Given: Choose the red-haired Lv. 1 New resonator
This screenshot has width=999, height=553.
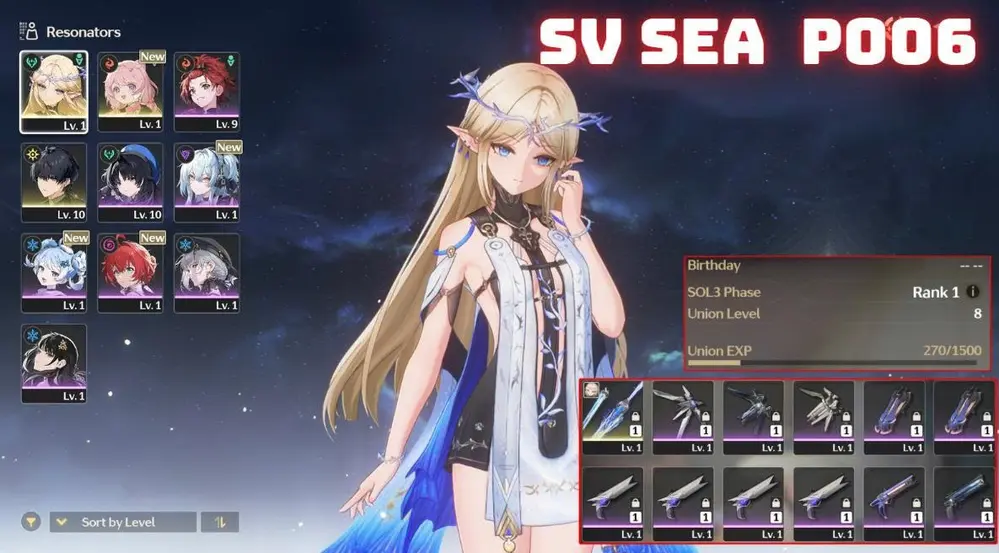Looking at the screenshot, I should click(x=131, y=271).
